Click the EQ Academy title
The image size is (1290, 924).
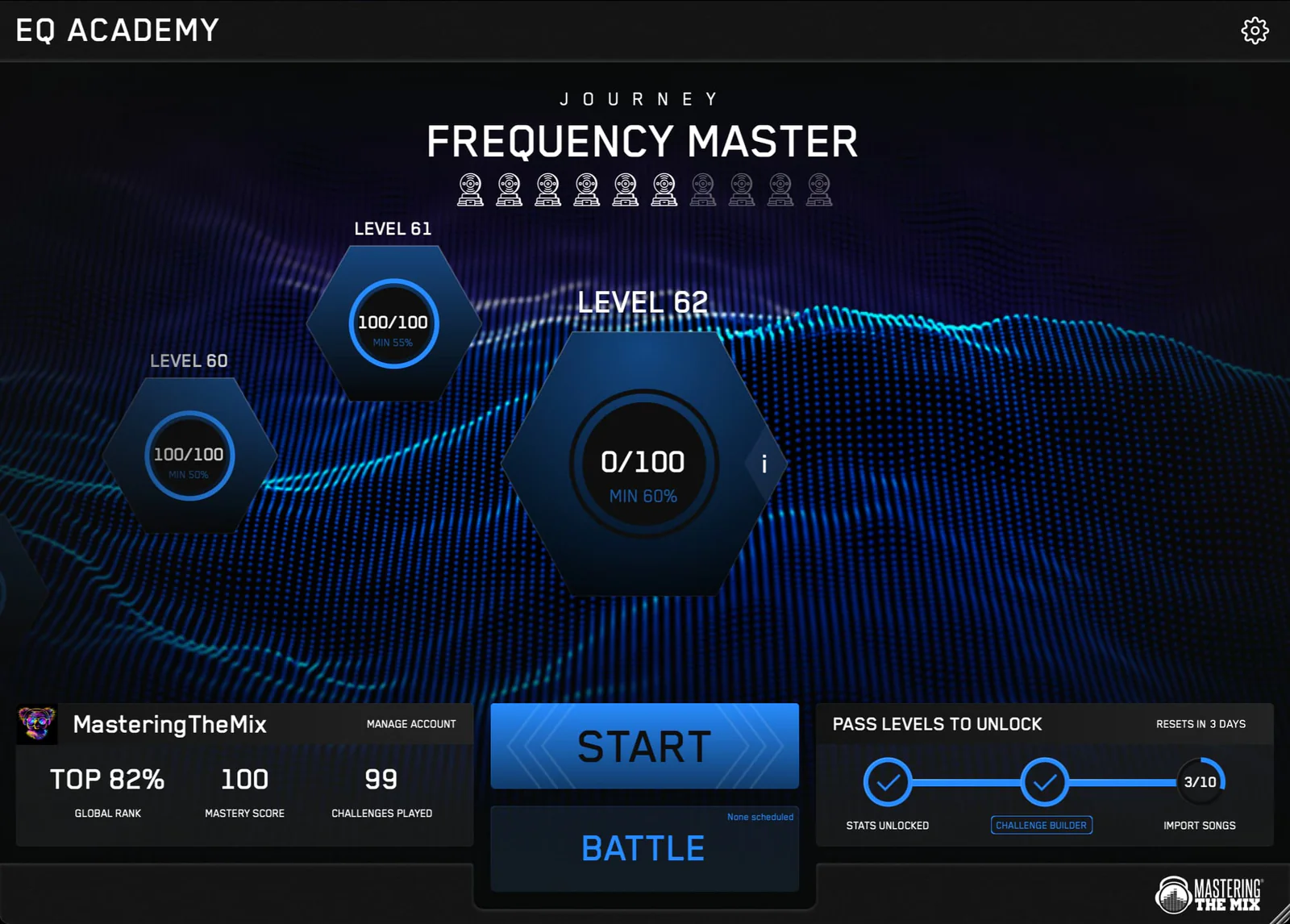[x=115, y=30]
